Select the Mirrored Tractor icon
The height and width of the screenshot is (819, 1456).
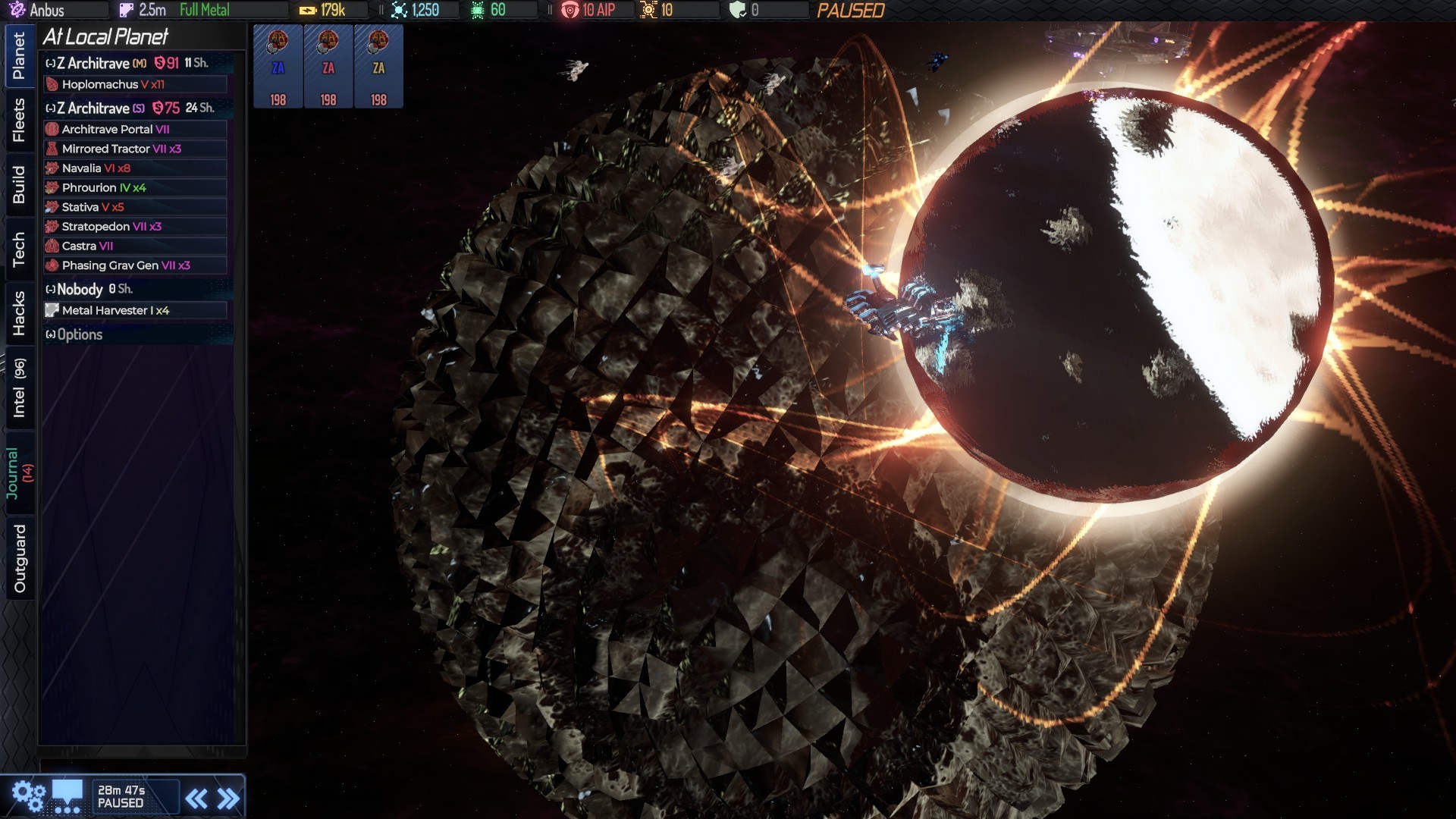click(x=52, y=149)
